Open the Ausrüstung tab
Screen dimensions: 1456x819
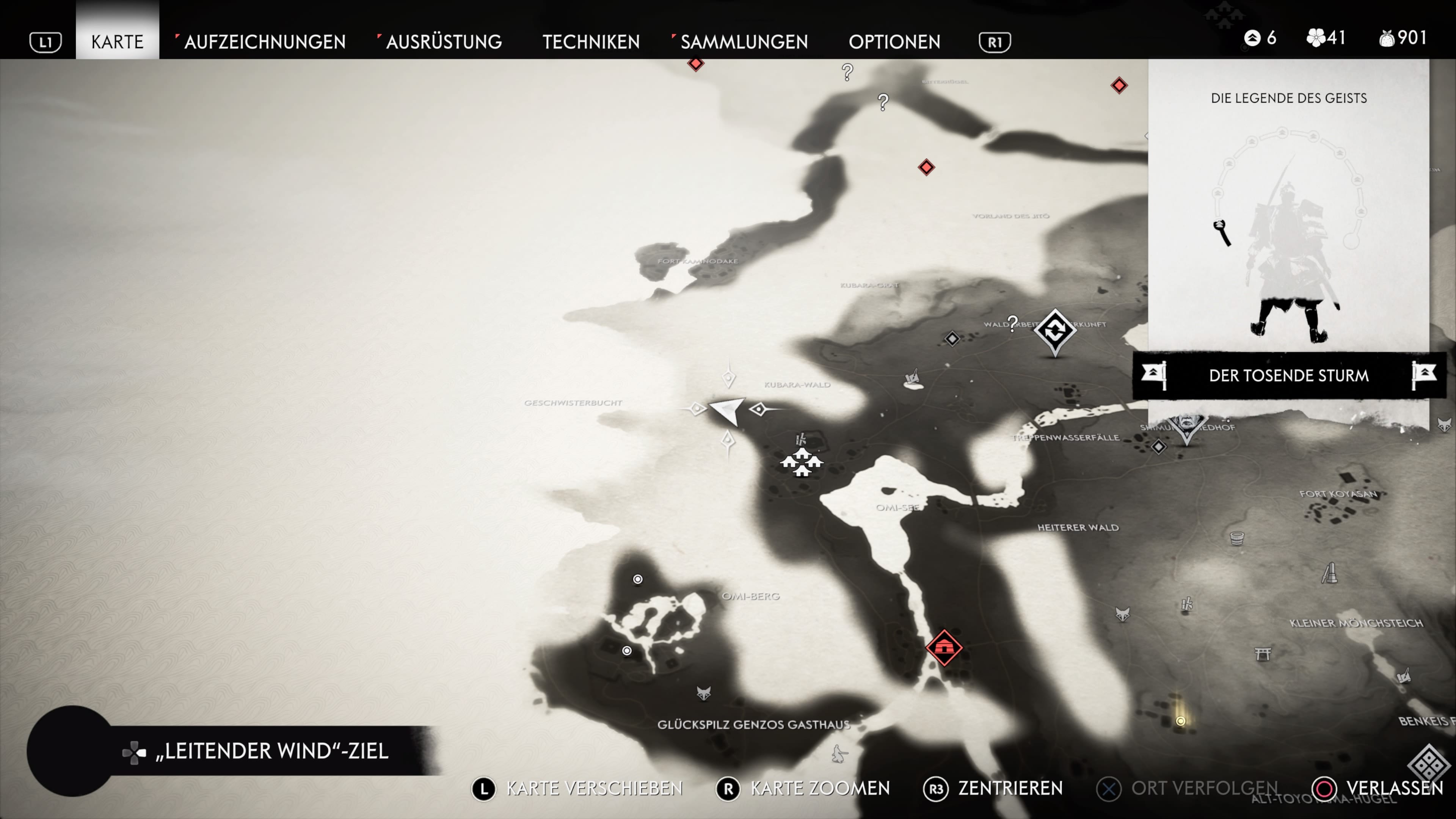click(x=444, y=41)
